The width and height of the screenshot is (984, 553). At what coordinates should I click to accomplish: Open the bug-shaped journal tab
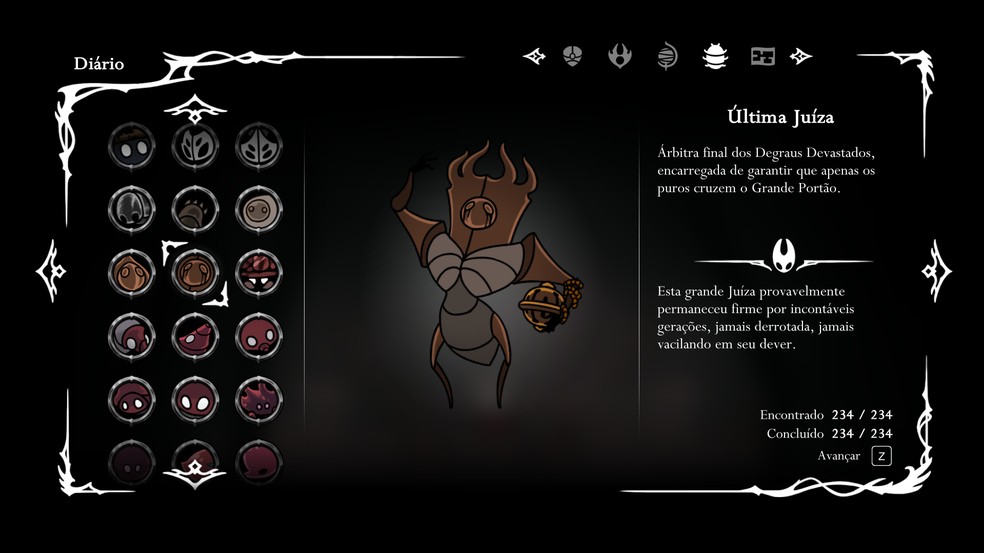(x=715, y=56)
